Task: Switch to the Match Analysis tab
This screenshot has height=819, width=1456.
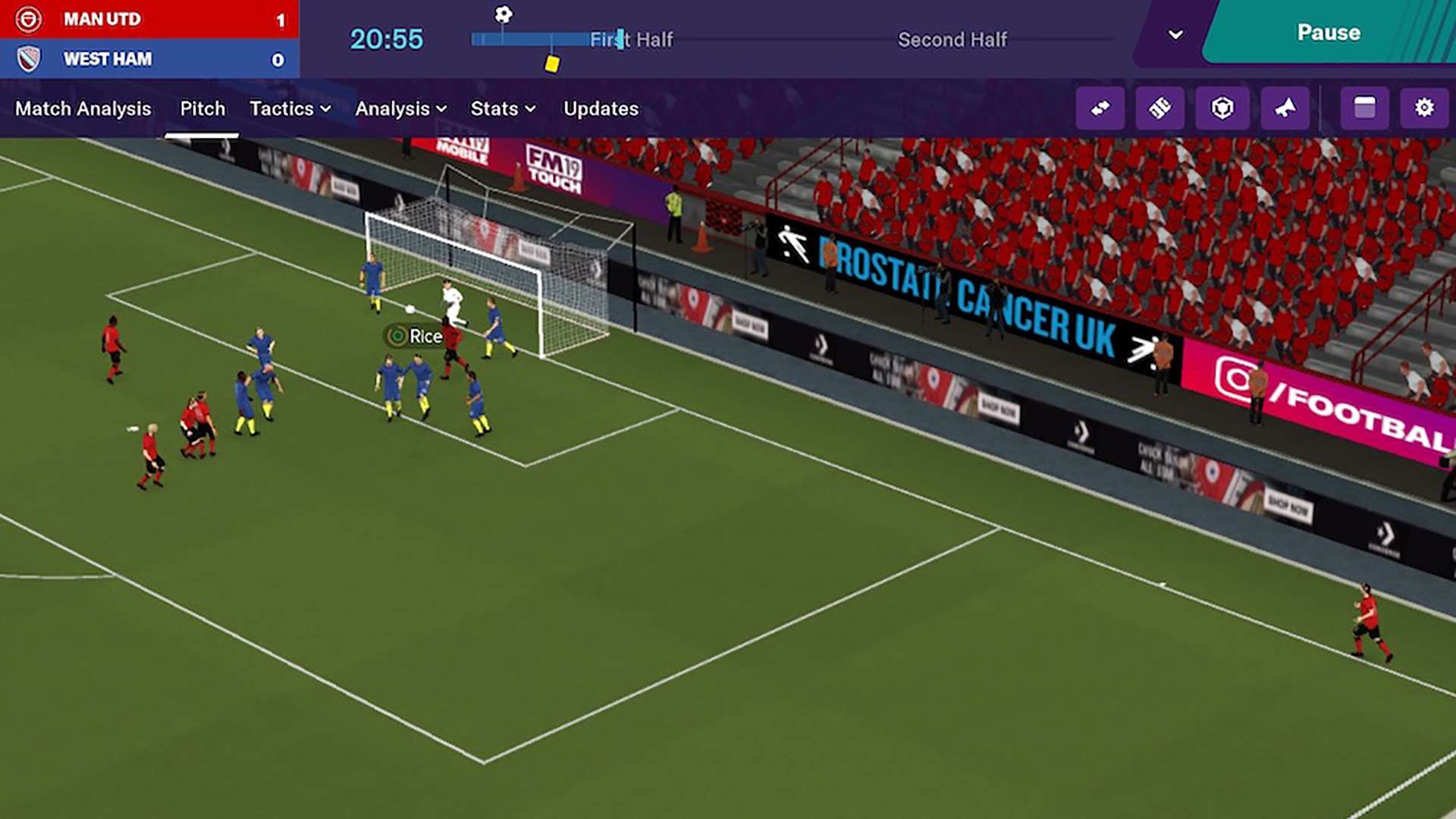Action: (x=83, y=108)
